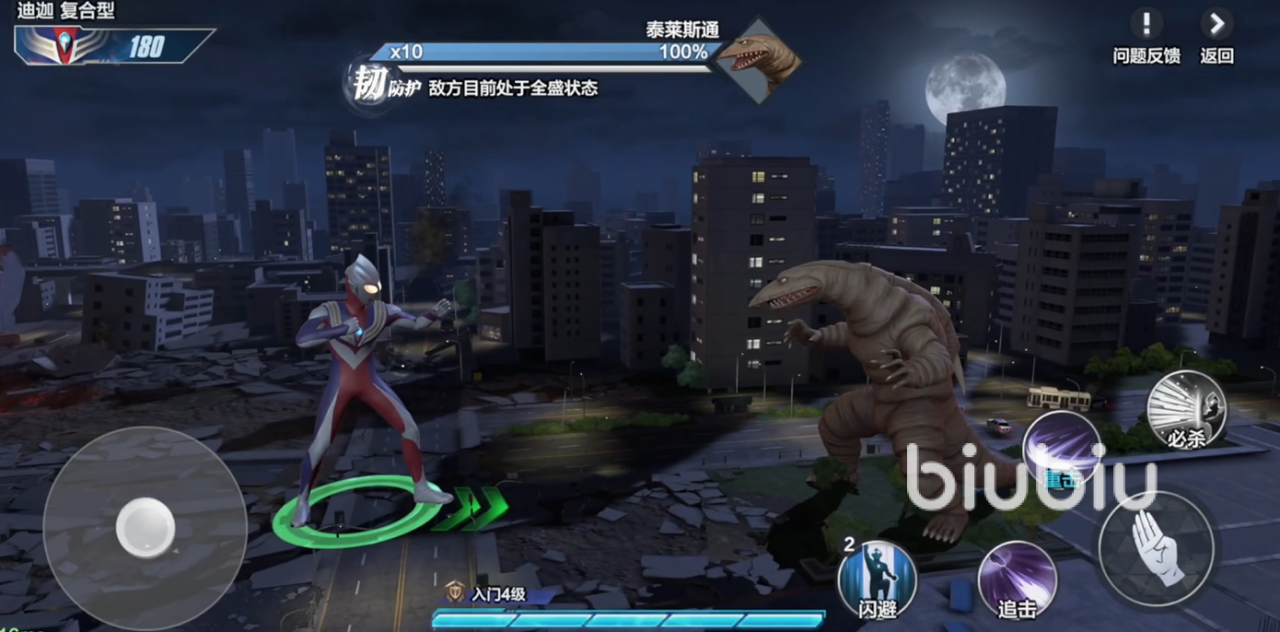Activate the 追击 pursuit skill
The width and height of the screenshot is (1280, 632).
click(x=1017, y=579)
